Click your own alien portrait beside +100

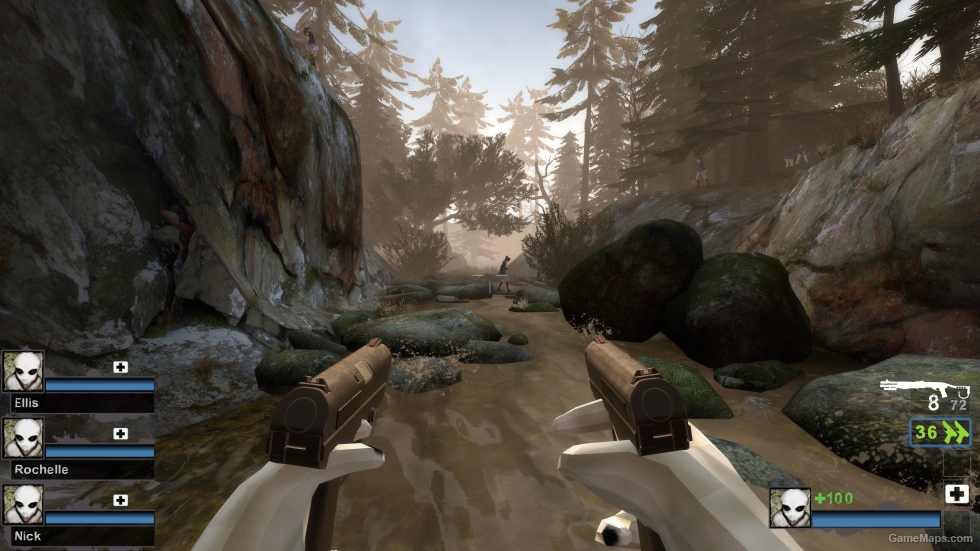[789, 507]
